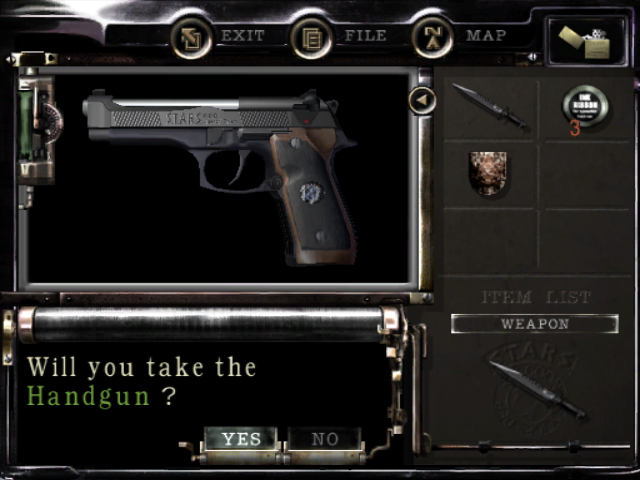
Task: Select the shield emblem item slot
Action: click(490, 173)
